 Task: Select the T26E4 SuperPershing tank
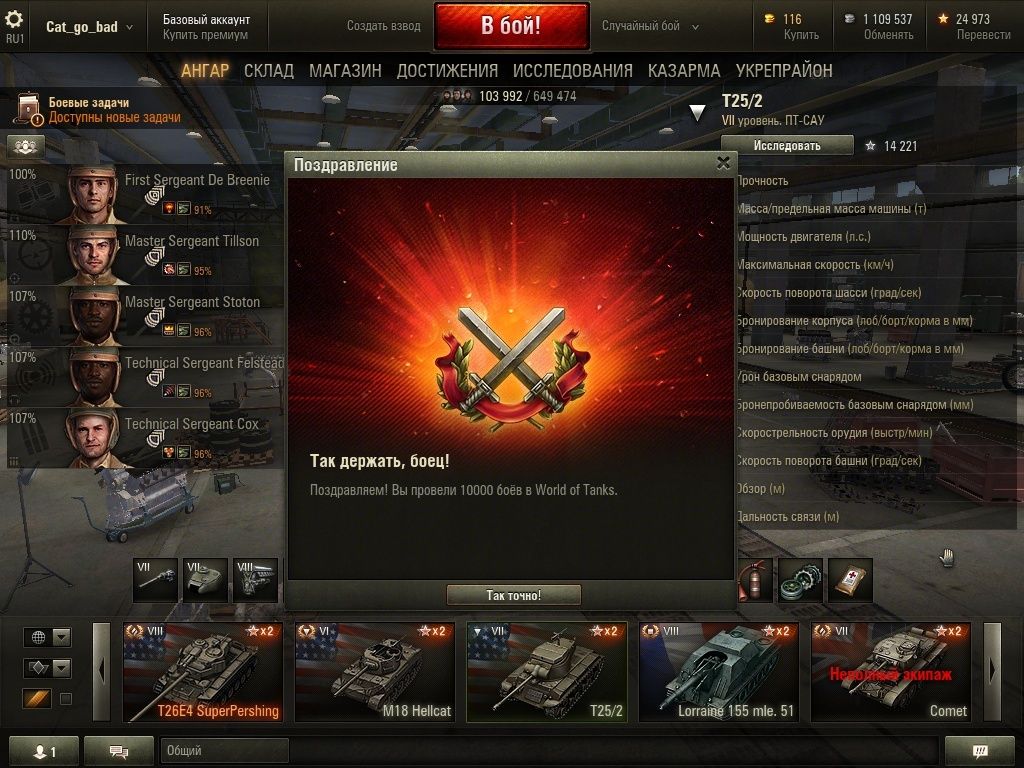point(202,672)
